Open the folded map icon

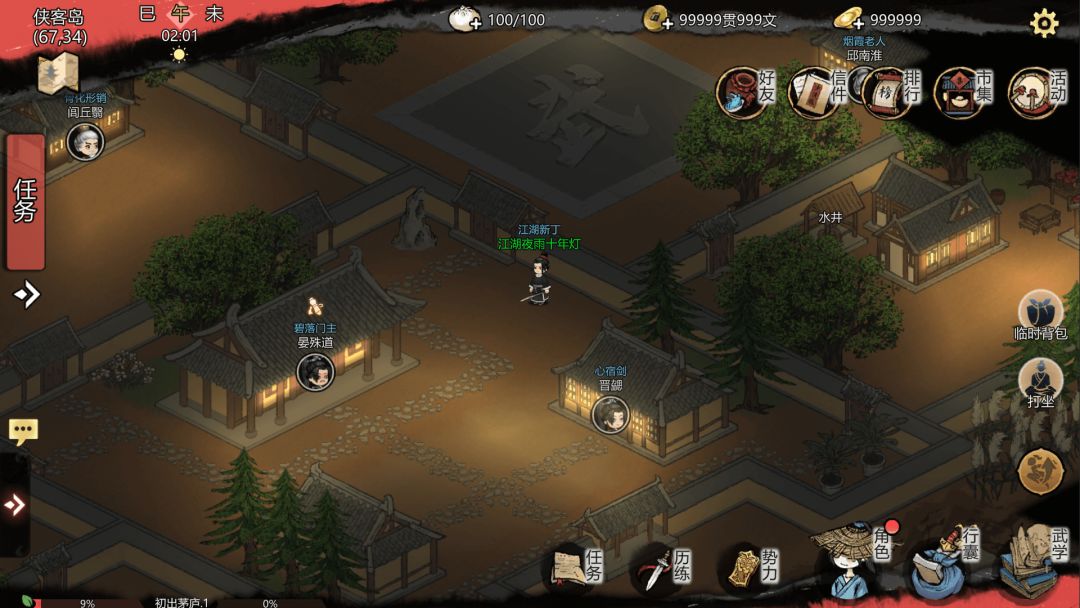tap(57, 73)
